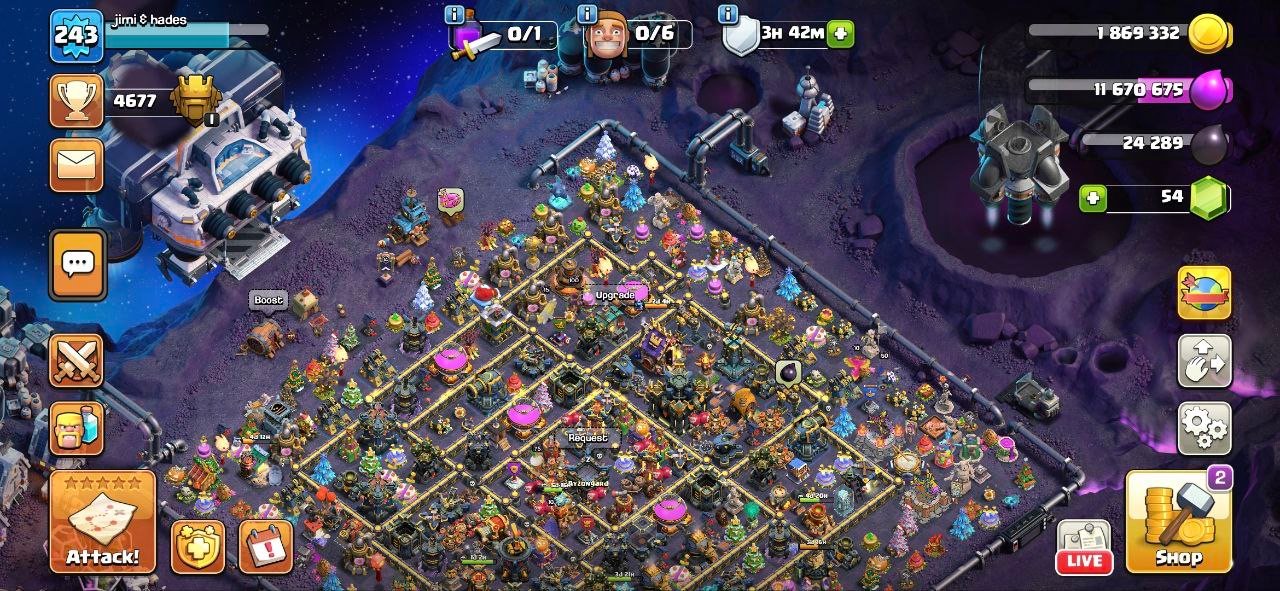Open the gold shield plus button
This screenshot has height=591, width=1280.
point(197,547)
